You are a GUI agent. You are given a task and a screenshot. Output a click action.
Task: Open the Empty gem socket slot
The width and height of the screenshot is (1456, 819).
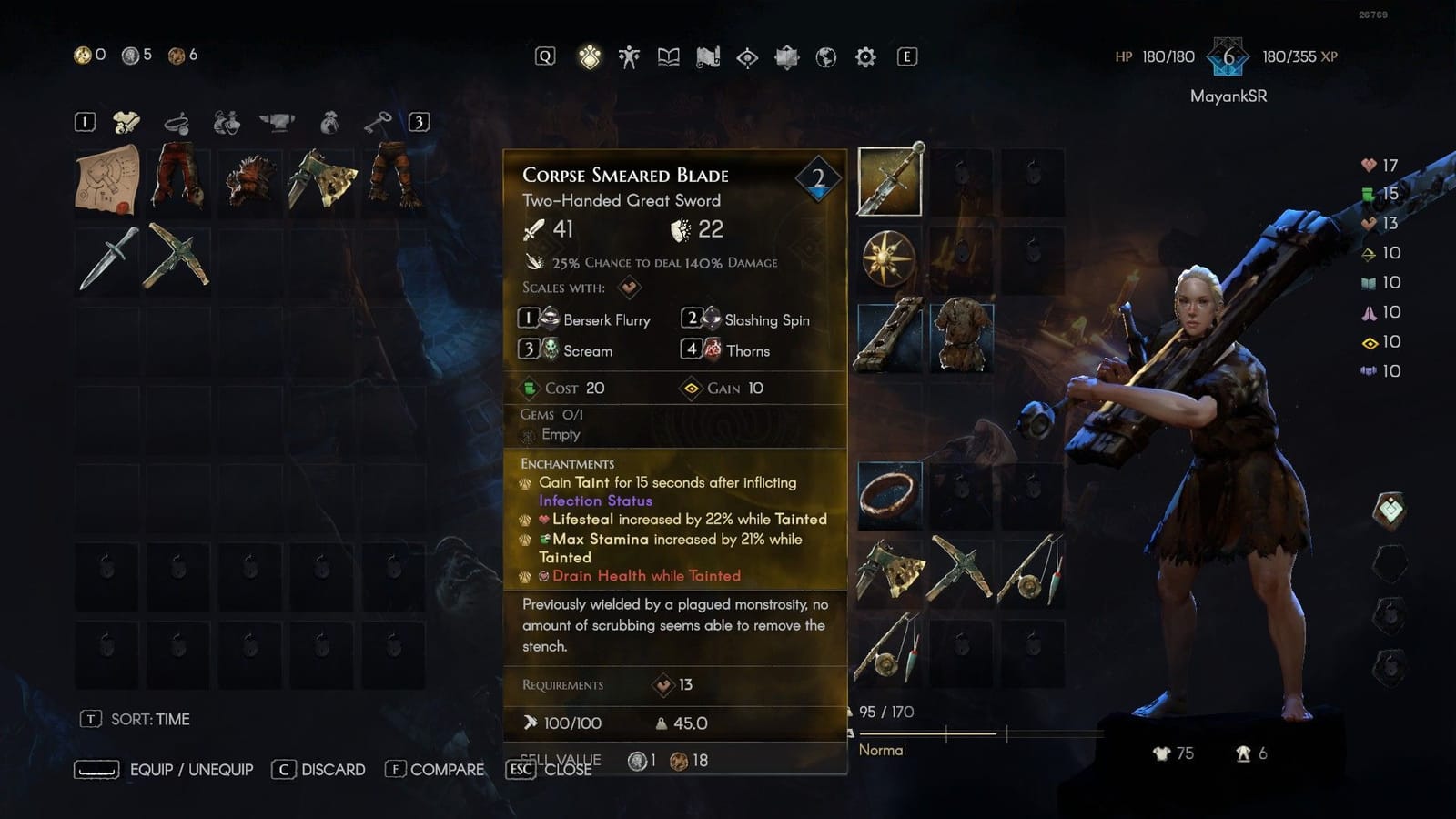click(x=561, y=435)
